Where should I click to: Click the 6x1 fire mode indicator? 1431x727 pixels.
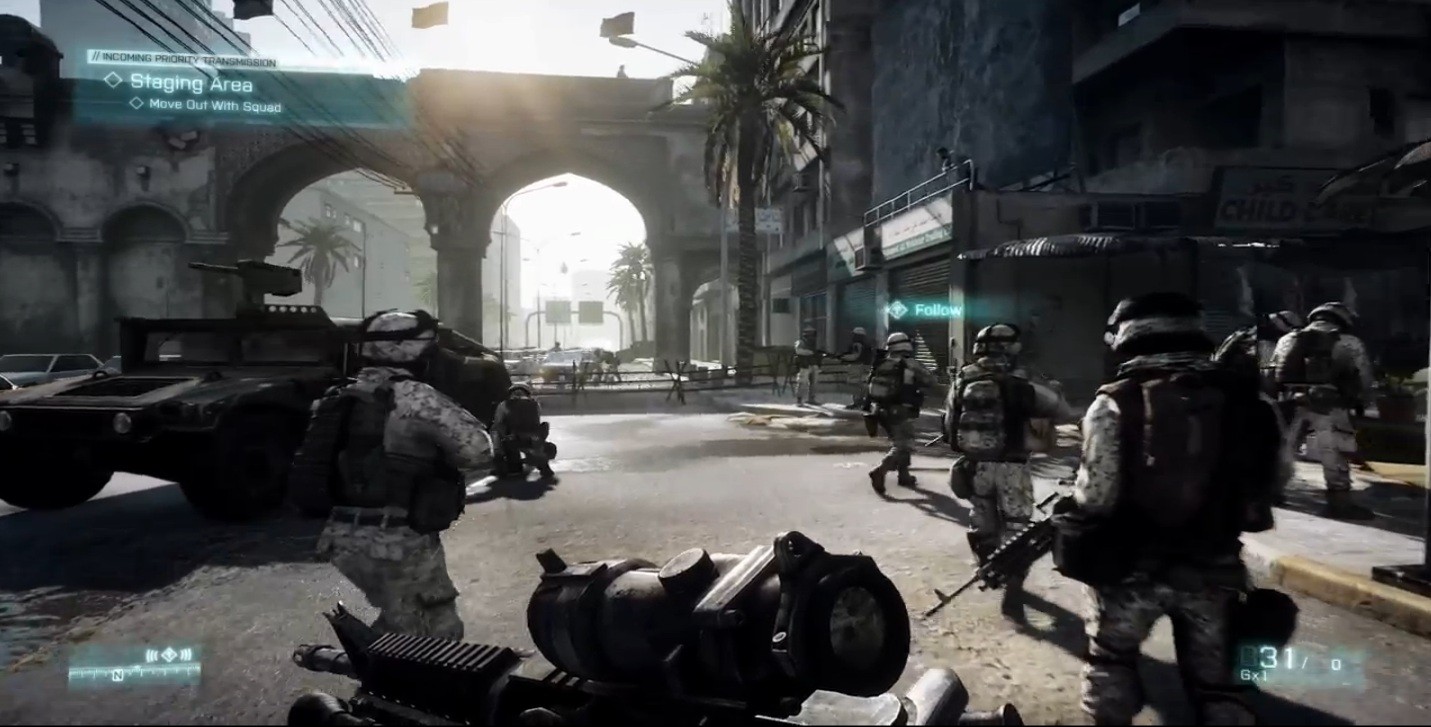tap(1253, 674)
